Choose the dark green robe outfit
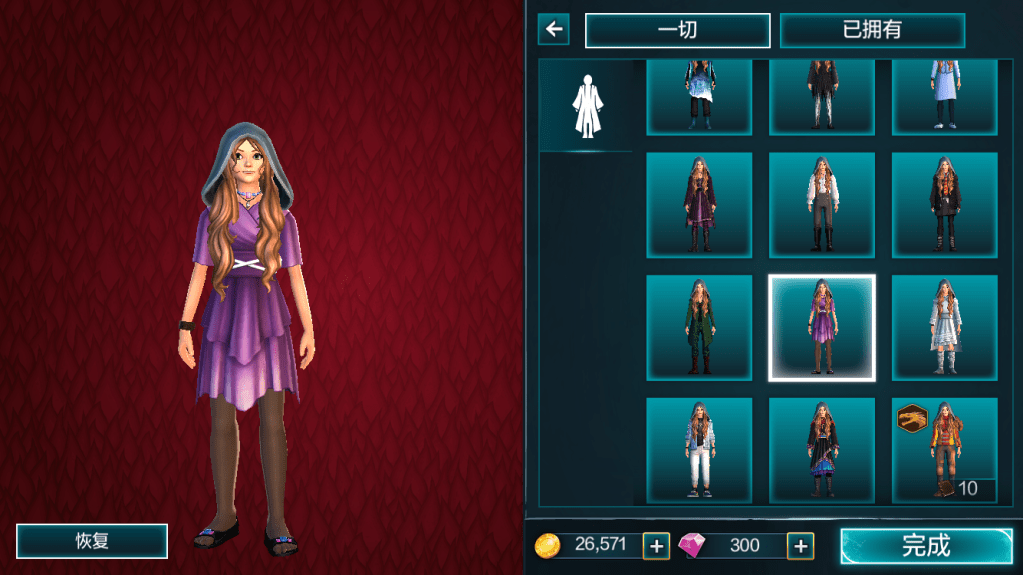 click(698, 328)
